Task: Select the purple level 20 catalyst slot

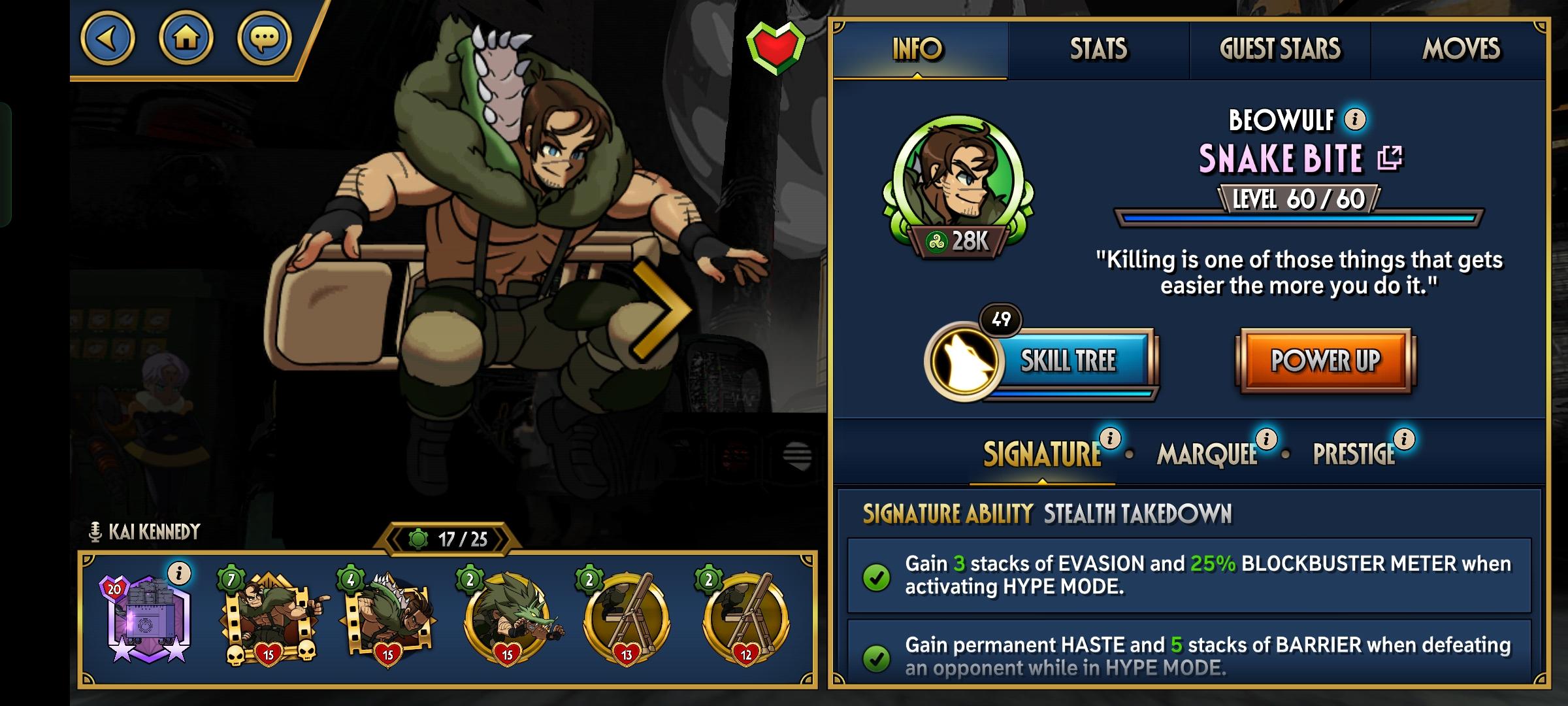Action: pyautogui.click(x=149, y=619)
